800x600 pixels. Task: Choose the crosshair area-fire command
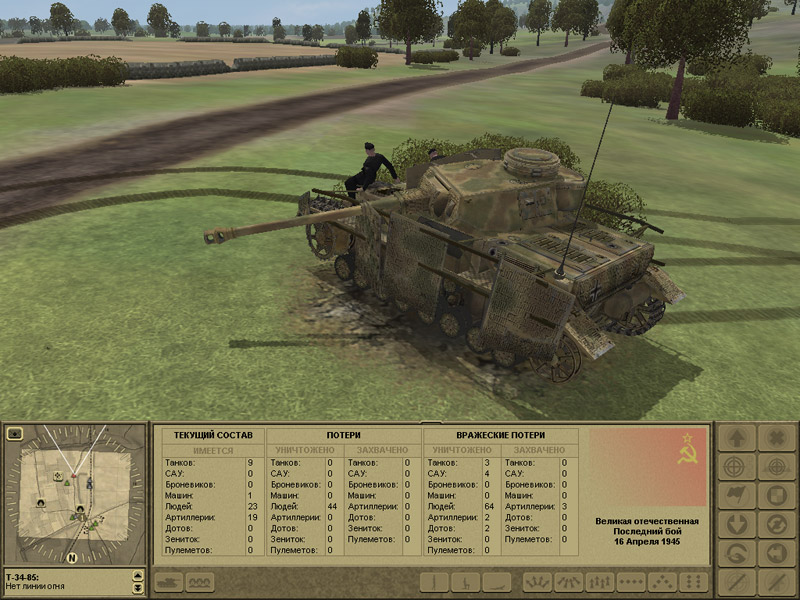click(776, 467)
